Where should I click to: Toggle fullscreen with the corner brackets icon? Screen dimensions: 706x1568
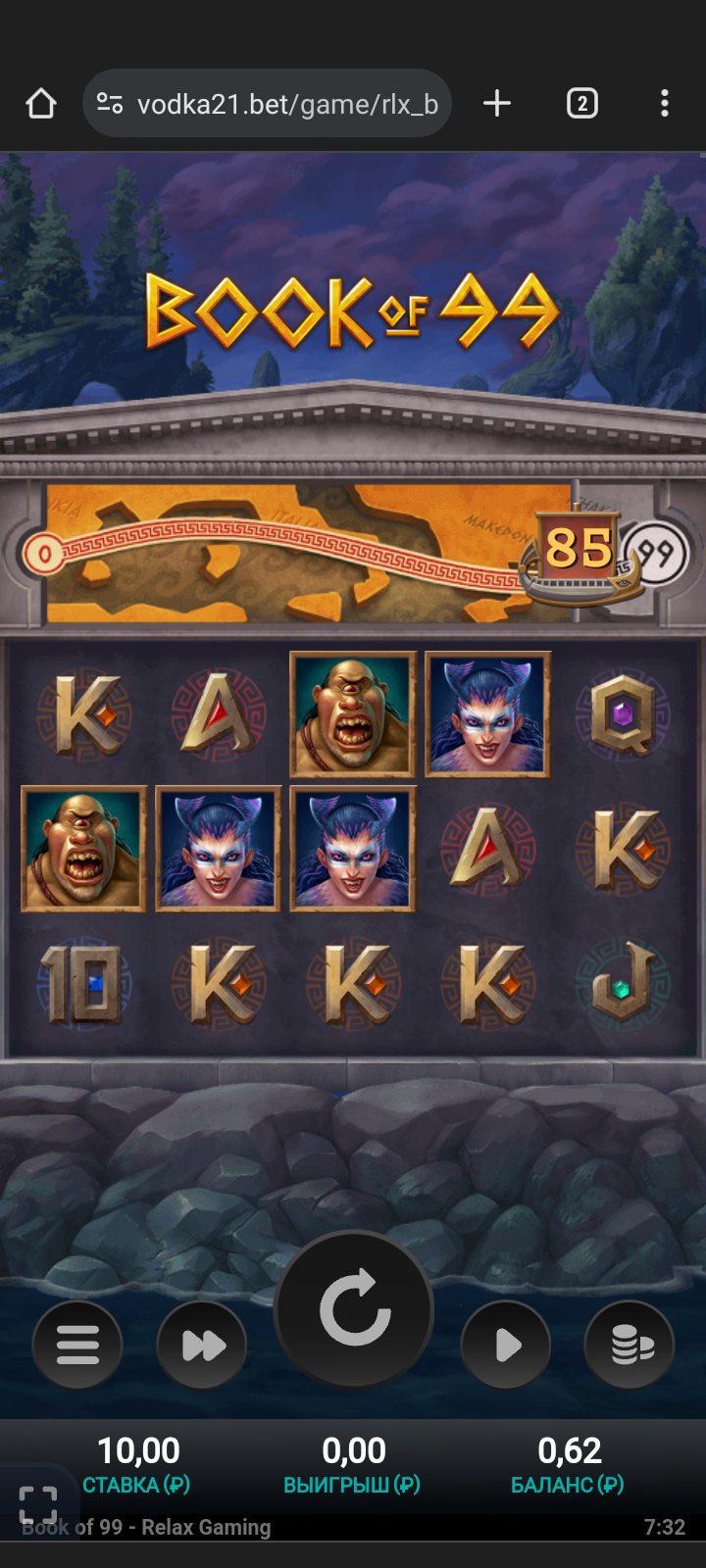pyautogui.click(x=38, y=1504)
